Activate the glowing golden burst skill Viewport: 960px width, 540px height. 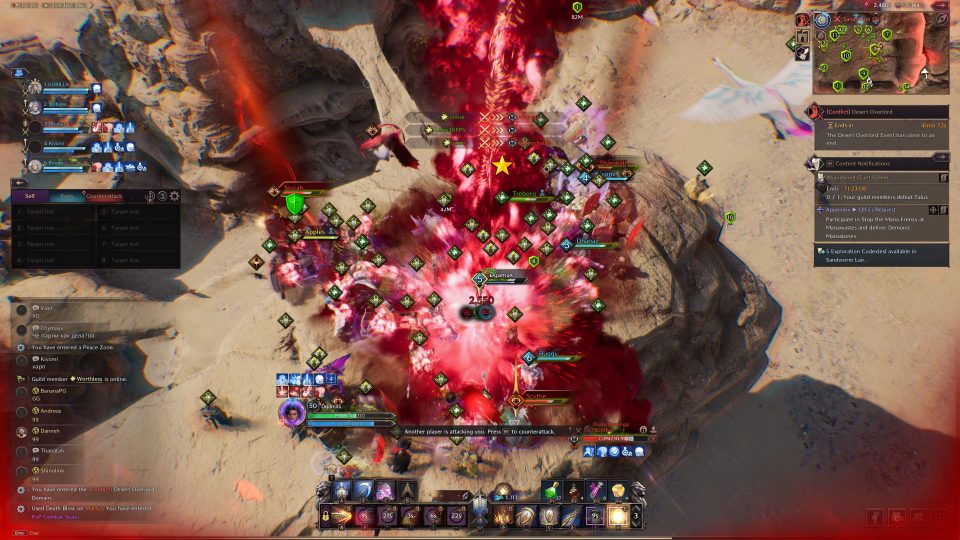[x=620, y=516]
